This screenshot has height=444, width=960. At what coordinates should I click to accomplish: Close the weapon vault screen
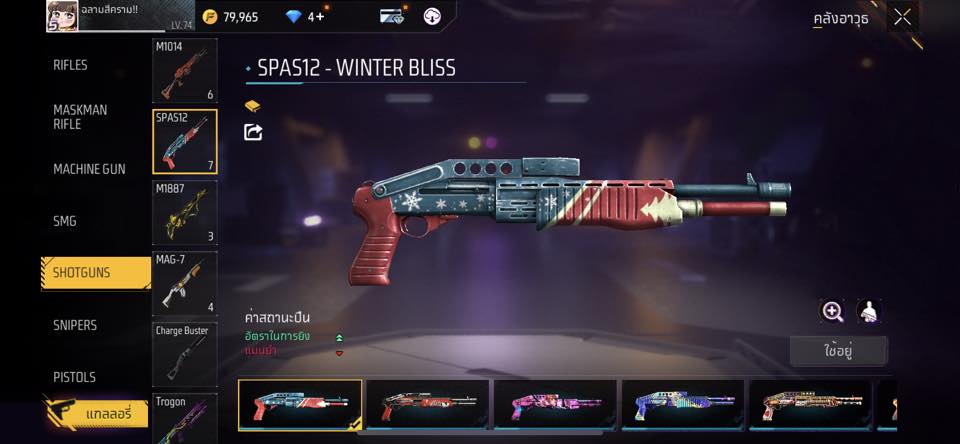pos(902,17)
